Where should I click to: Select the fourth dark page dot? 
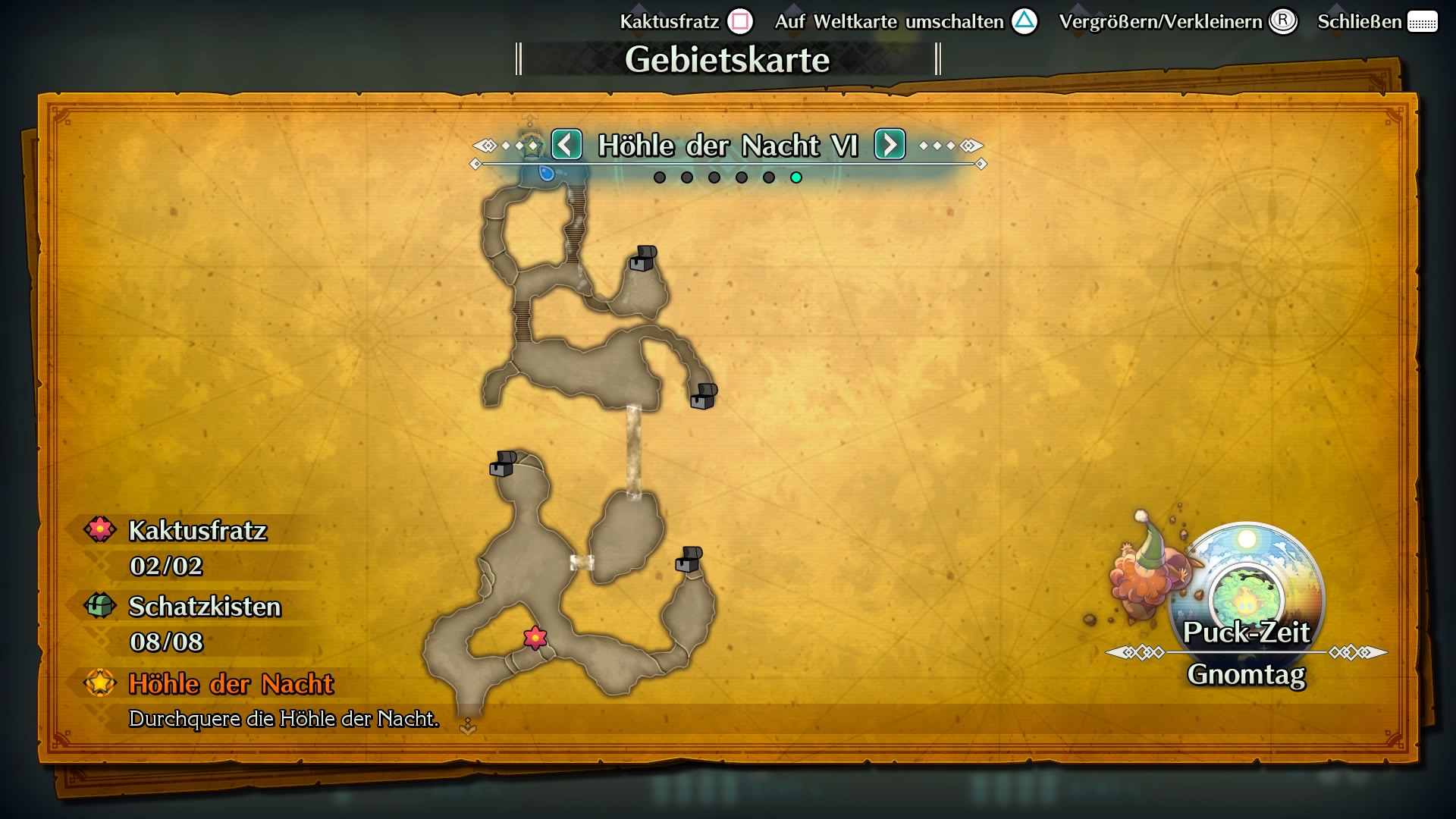pos(742,177)
